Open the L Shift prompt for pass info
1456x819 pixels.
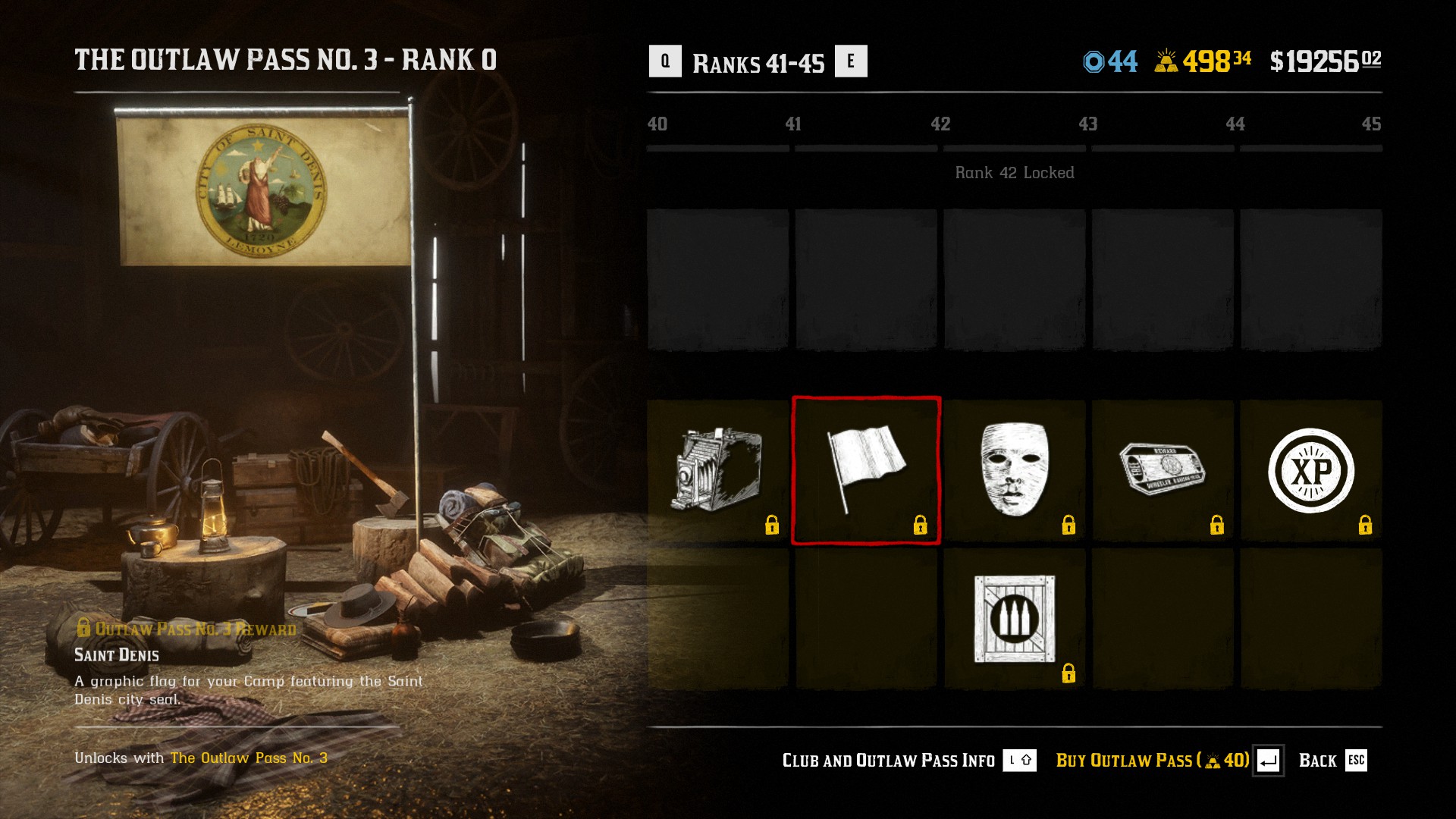click(1021, 761)
